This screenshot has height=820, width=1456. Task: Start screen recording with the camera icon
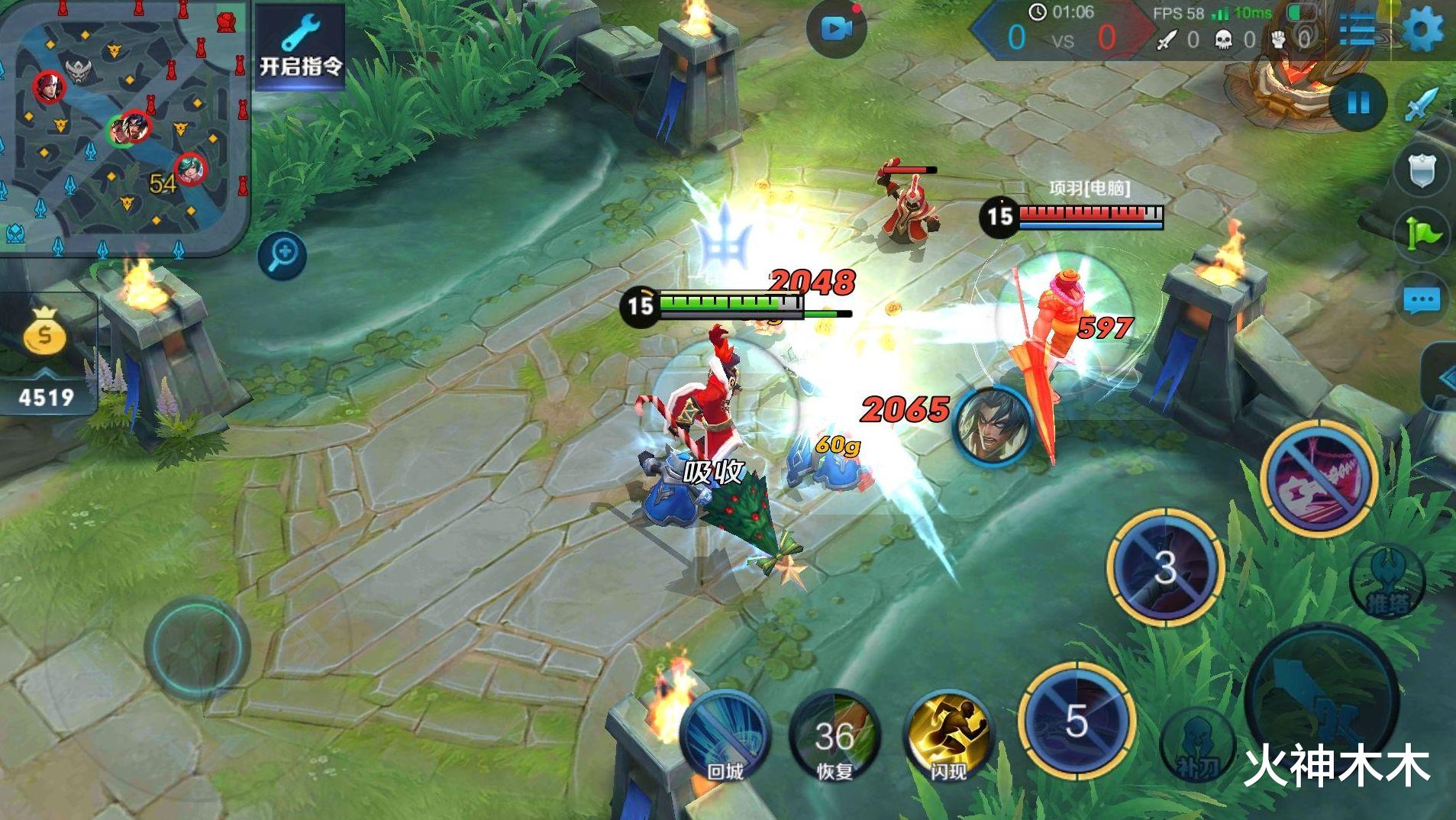coord(836,29)
